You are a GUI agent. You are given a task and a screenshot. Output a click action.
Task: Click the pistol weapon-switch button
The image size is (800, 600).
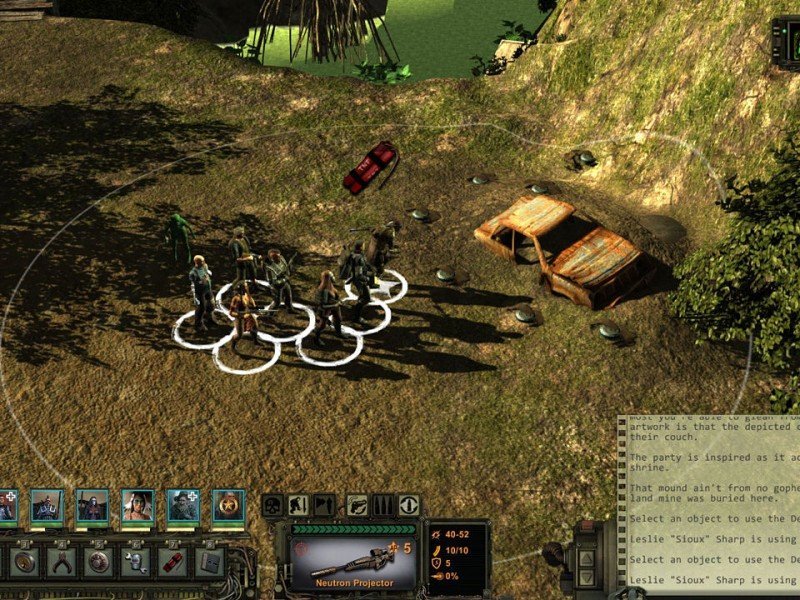[x=357, y=506]
